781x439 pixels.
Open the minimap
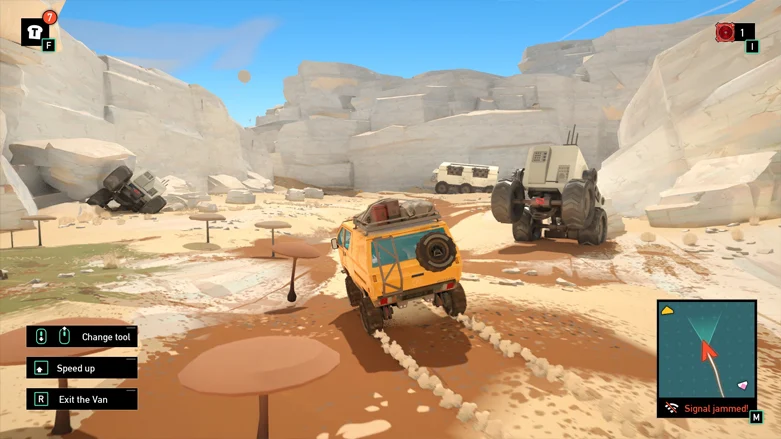point(707,348)
